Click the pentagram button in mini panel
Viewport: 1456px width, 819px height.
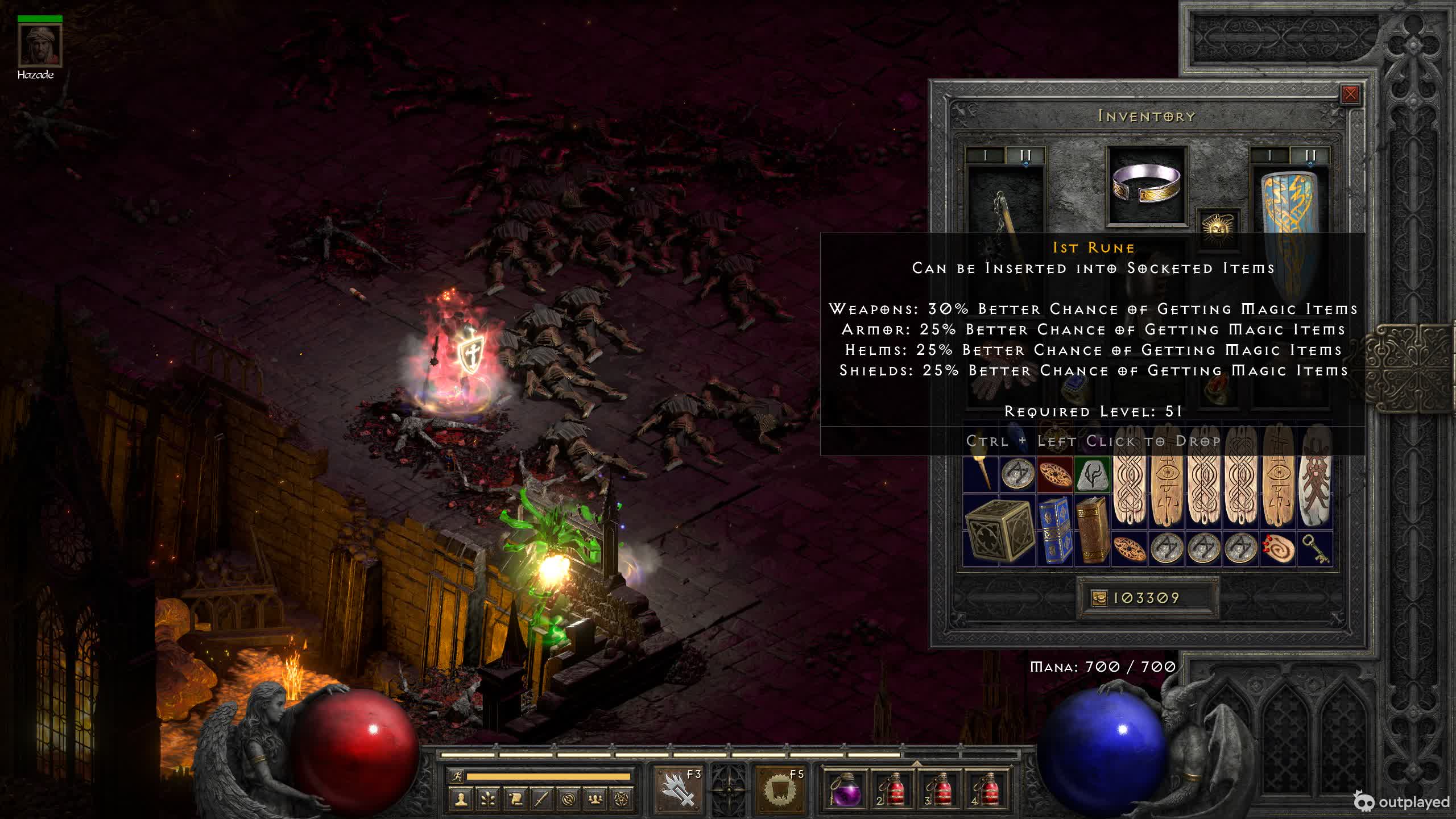pos(622,800)
